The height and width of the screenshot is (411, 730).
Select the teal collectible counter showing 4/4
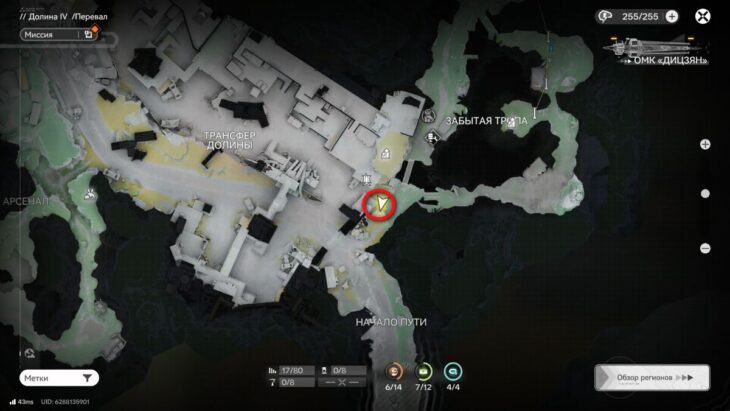tap(453, 372)
